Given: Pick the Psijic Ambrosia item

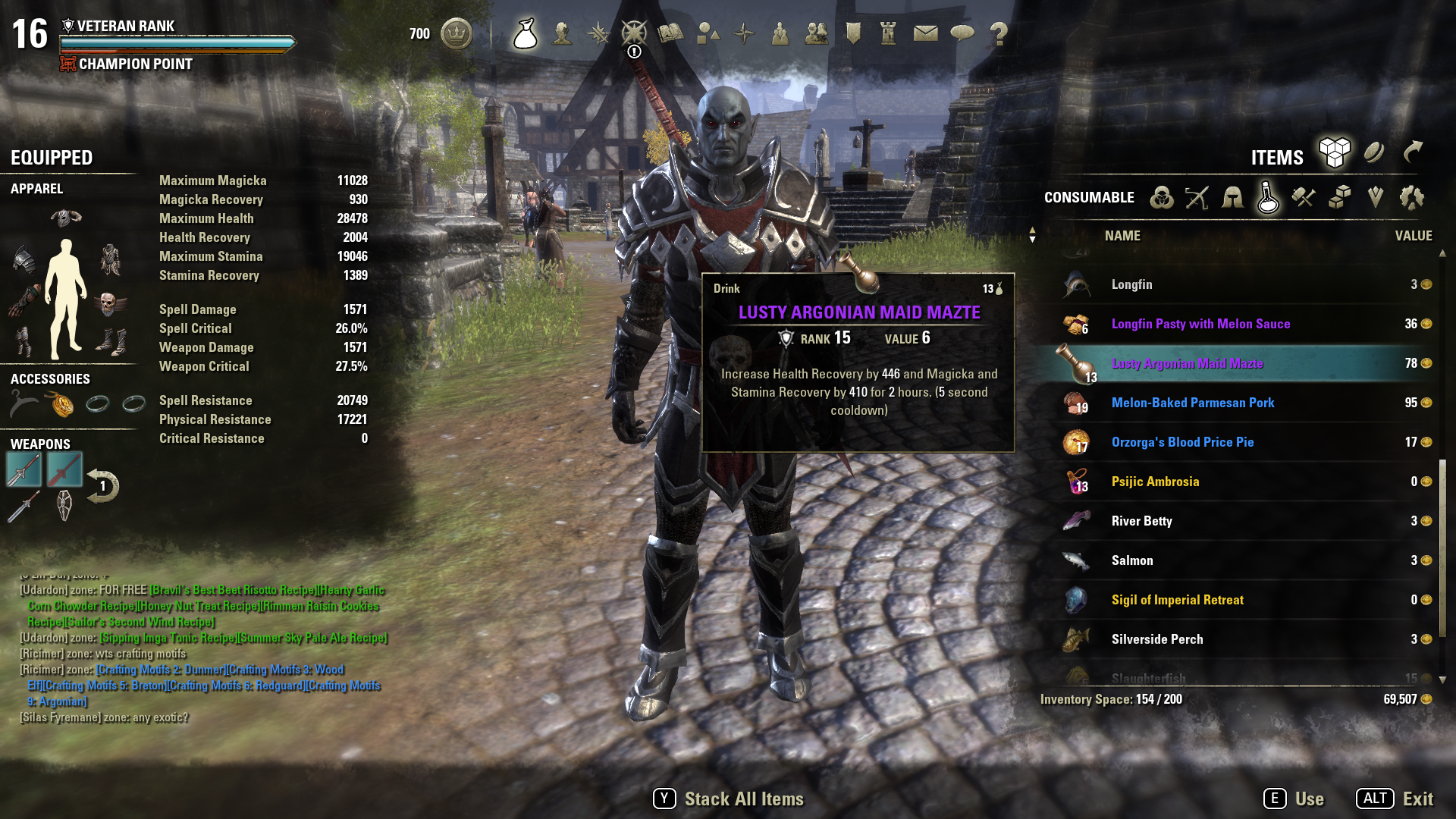Looking at the screenshot, I should click(1155, 482).
